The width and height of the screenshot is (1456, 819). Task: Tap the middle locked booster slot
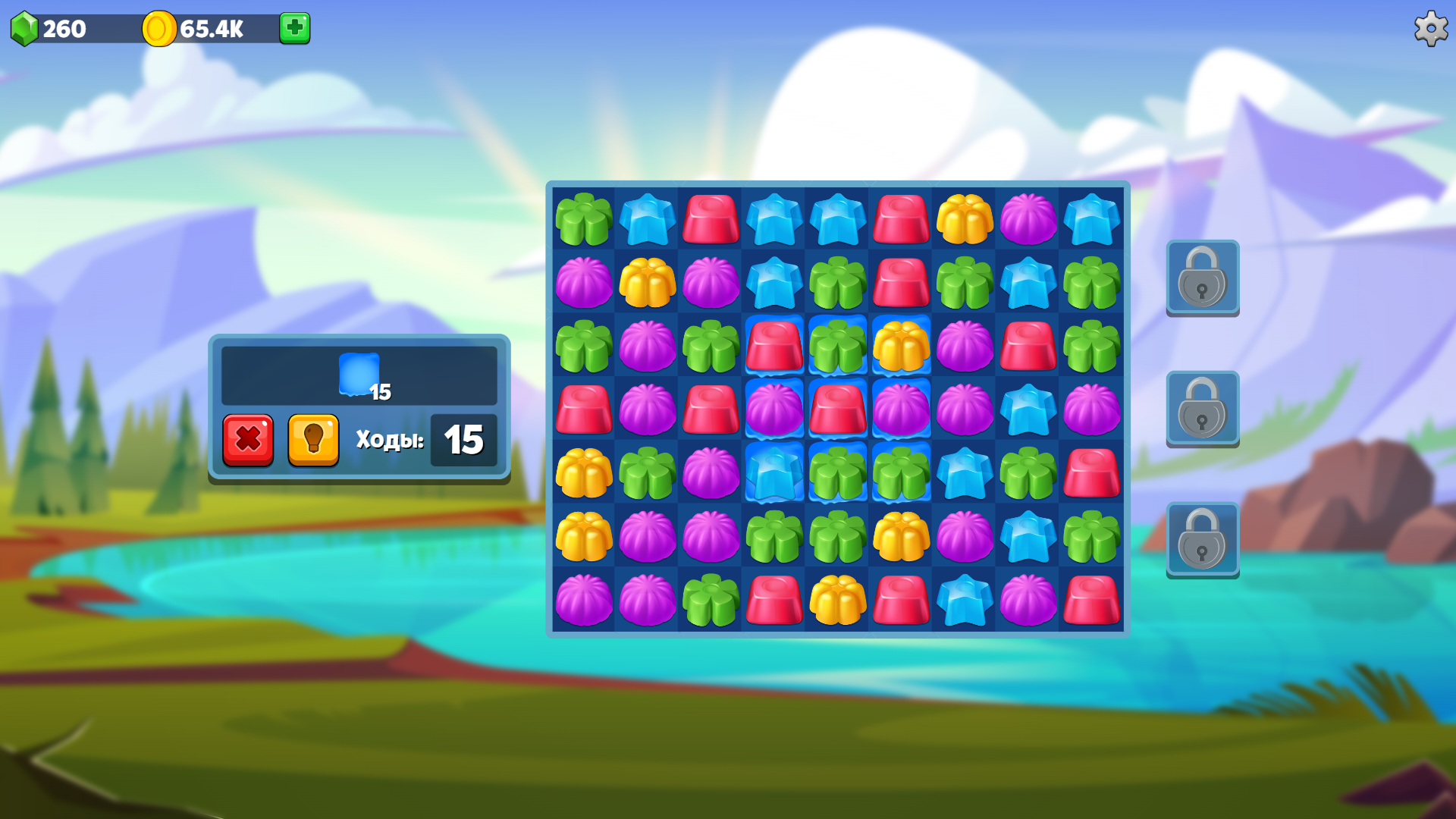pyautogui.click(x=1203, y=409)
